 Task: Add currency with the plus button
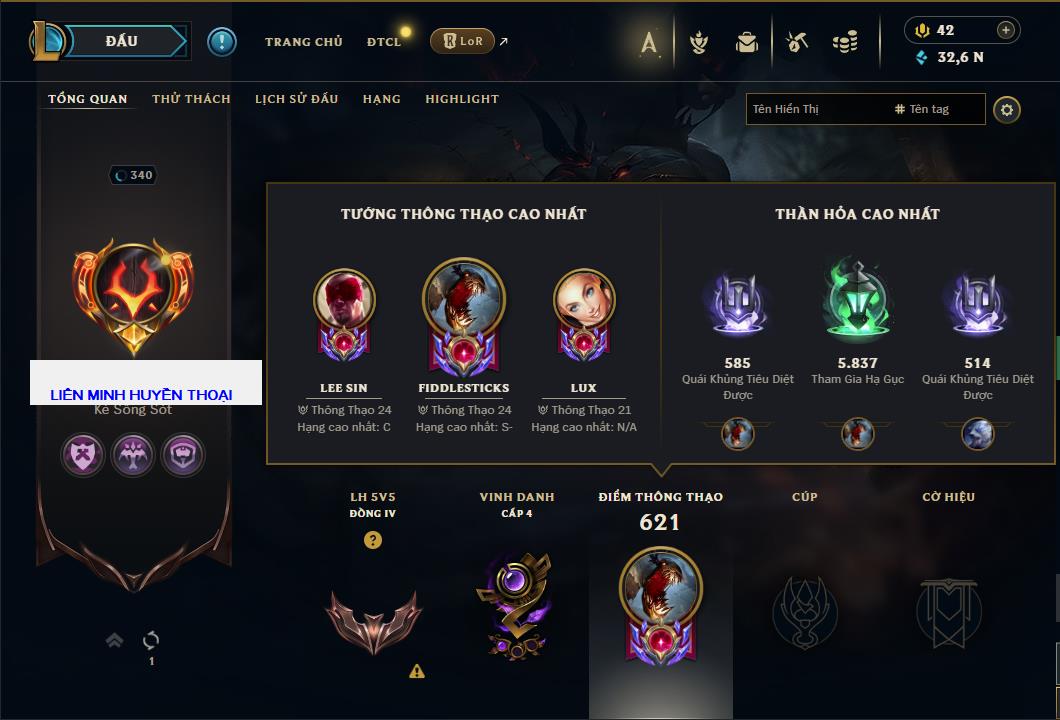point(1006,30)
